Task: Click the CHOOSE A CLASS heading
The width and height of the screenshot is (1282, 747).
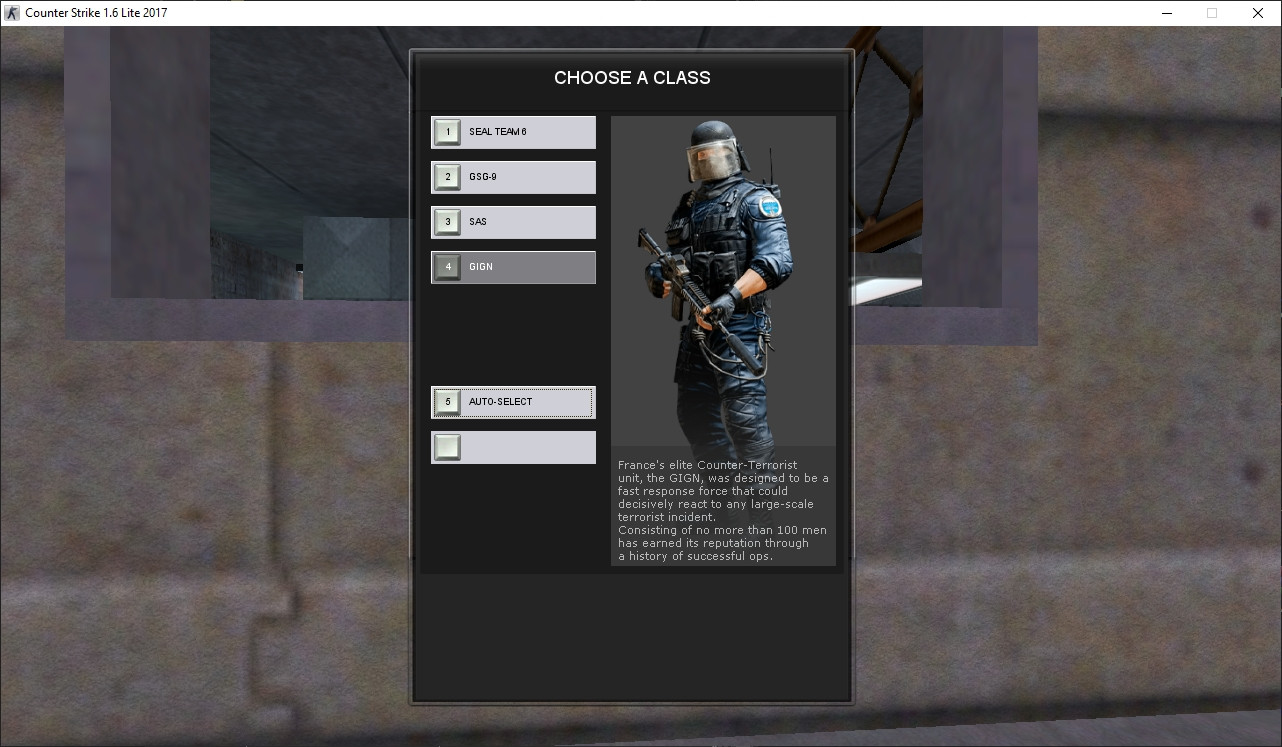Action: tap(632, 77)
